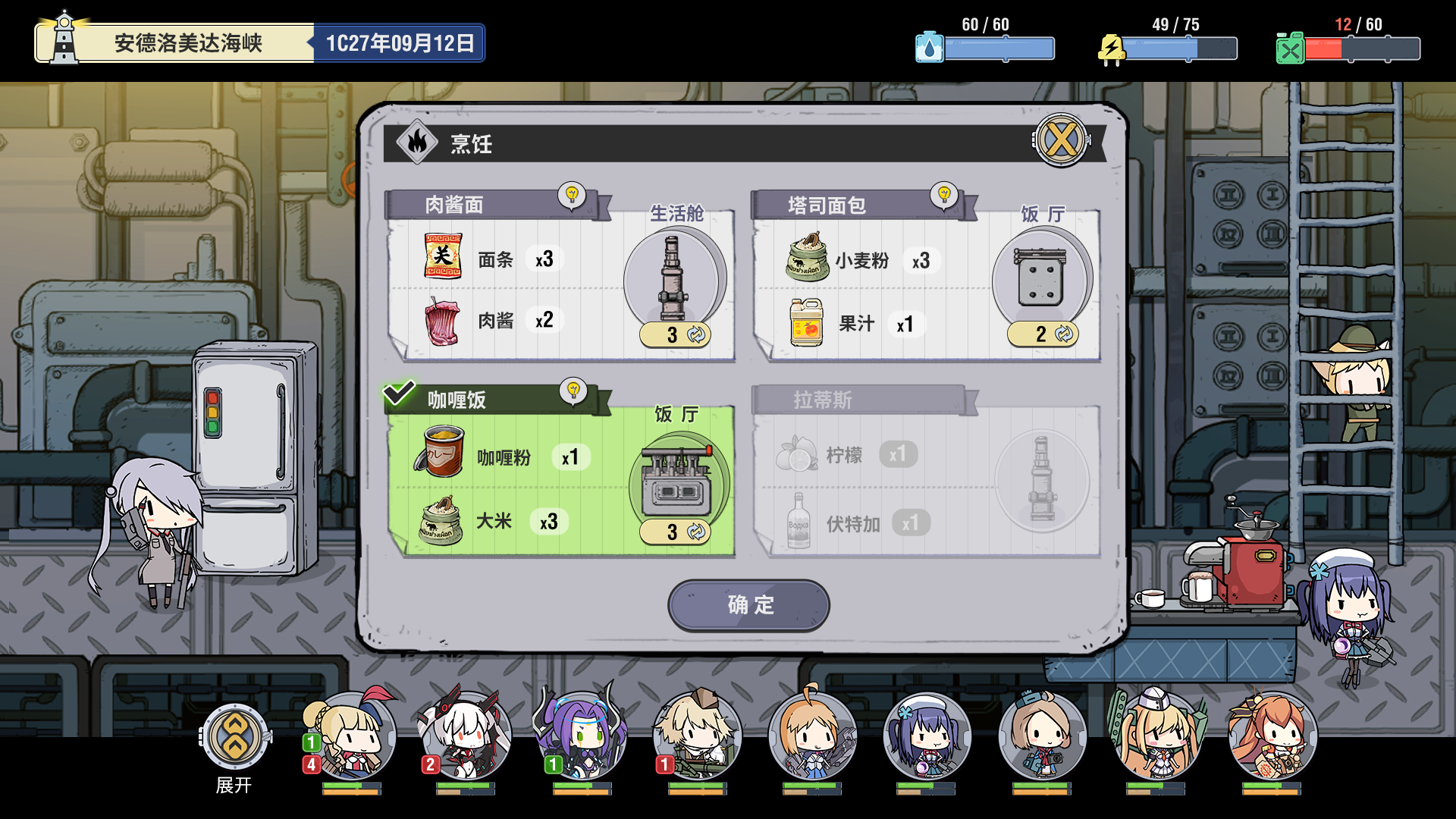
Task: Confirm cooking with the 确定 button
Action: [x=748, y=605]
